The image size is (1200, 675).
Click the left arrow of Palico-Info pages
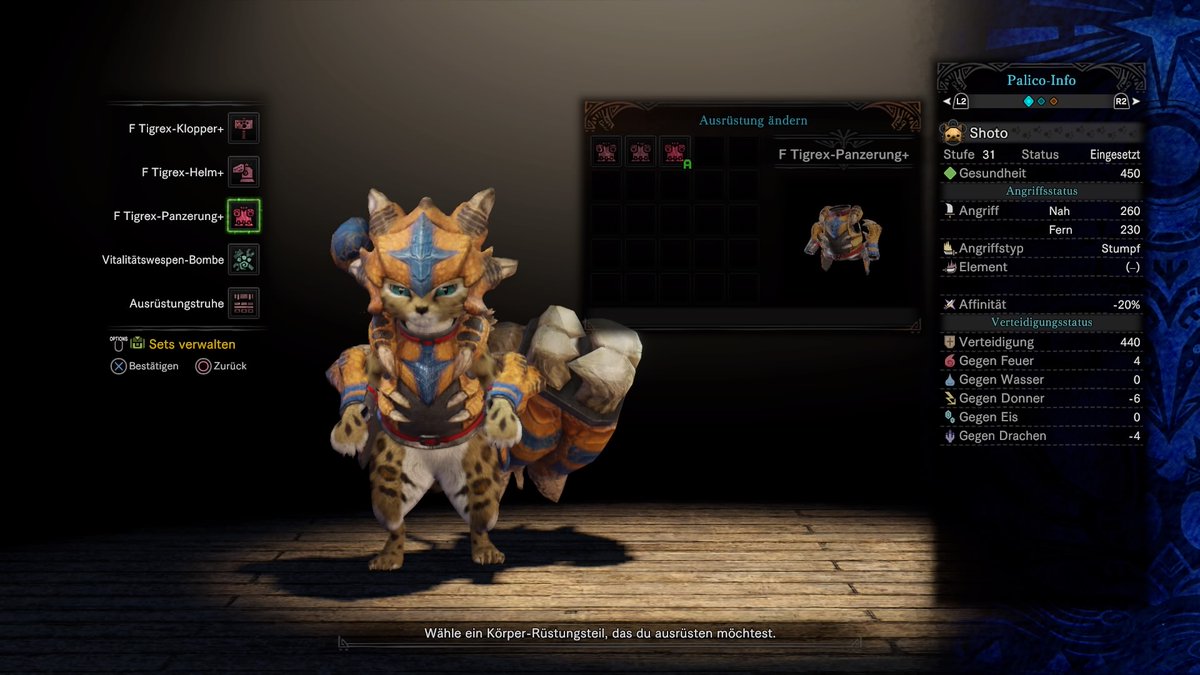click(948, 101)
